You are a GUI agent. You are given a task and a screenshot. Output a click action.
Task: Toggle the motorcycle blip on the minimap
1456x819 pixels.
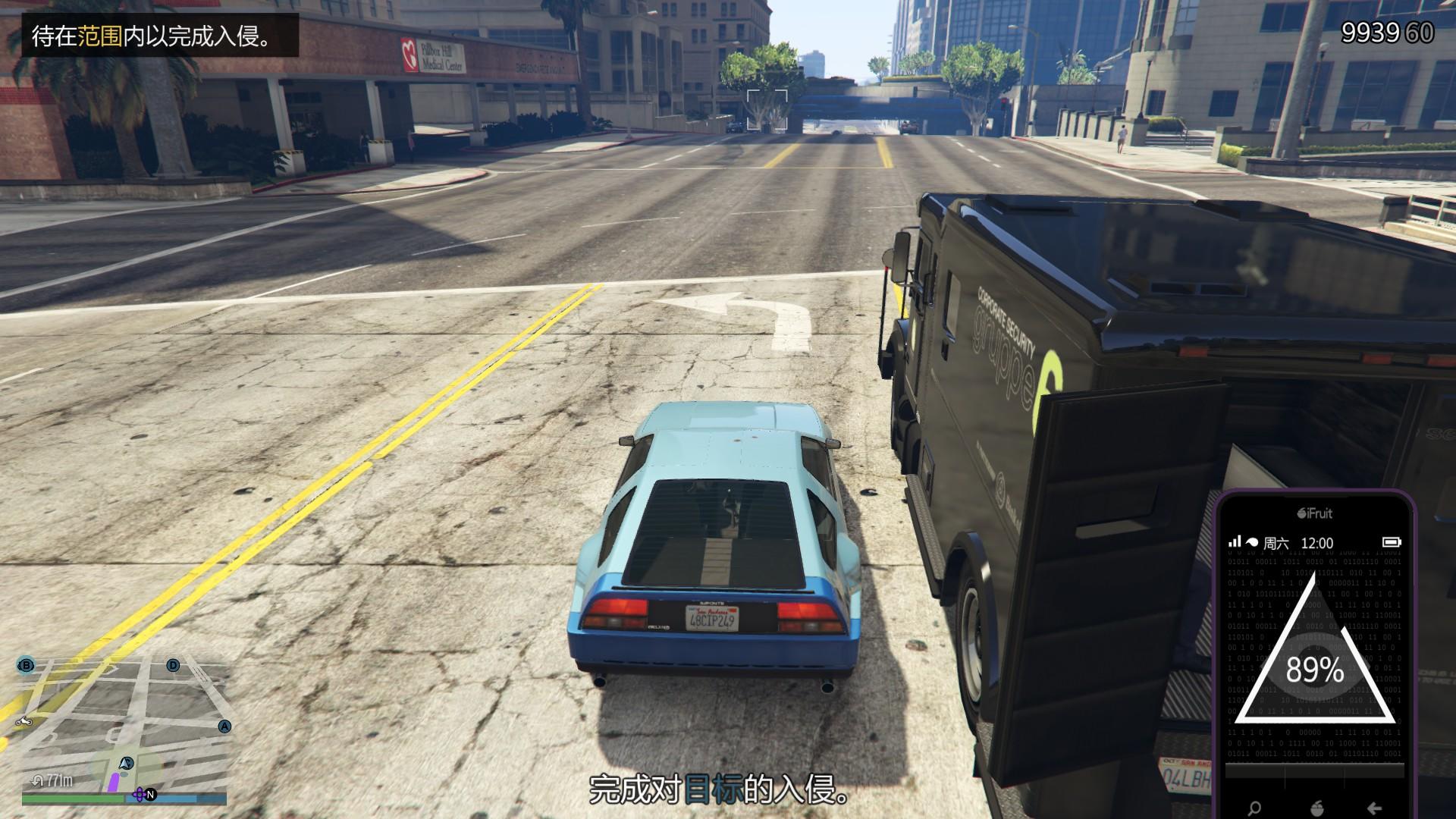coord(24,722)
